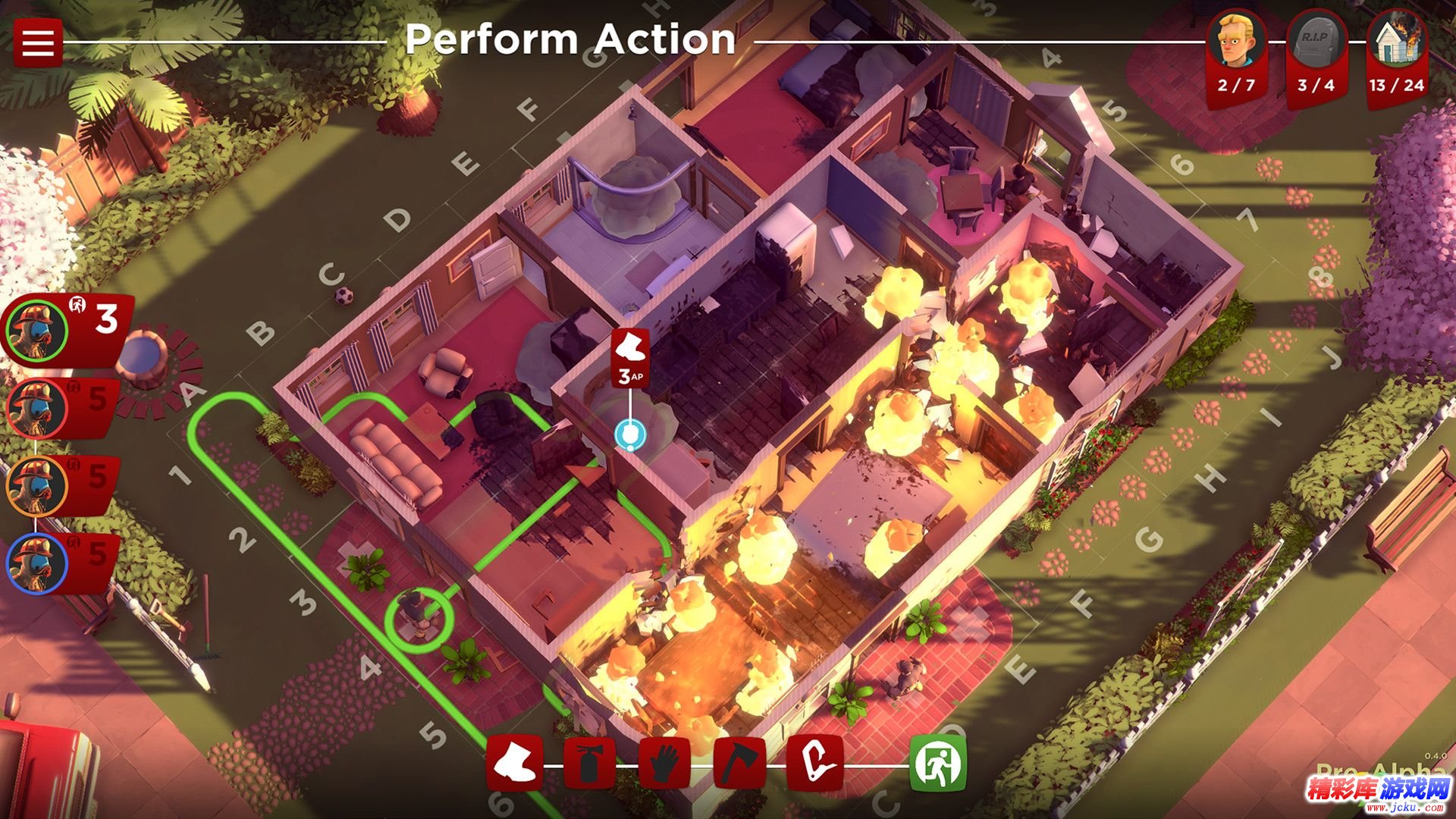Choose the fire extinguisher action
This screenshot has height=819, width=1456.
coord(590,763)
